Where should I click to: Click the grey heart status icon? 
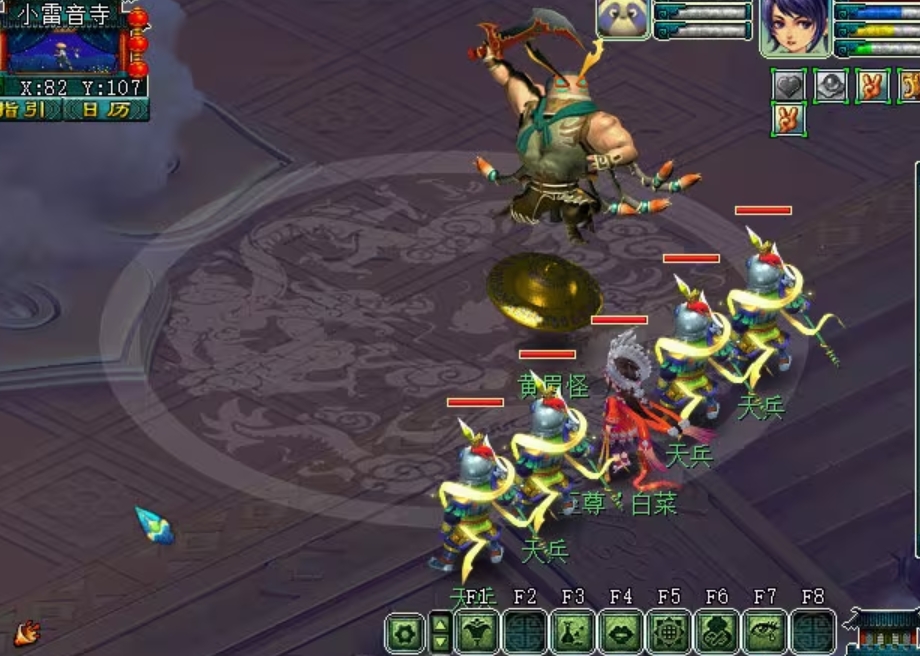tap(789, 86)
